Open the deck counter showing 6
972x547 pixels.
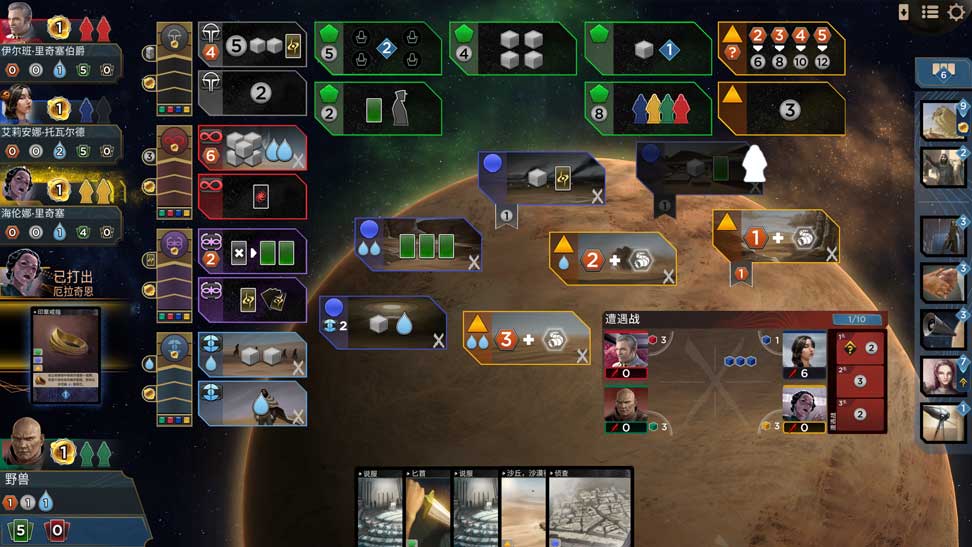[942, 72]
